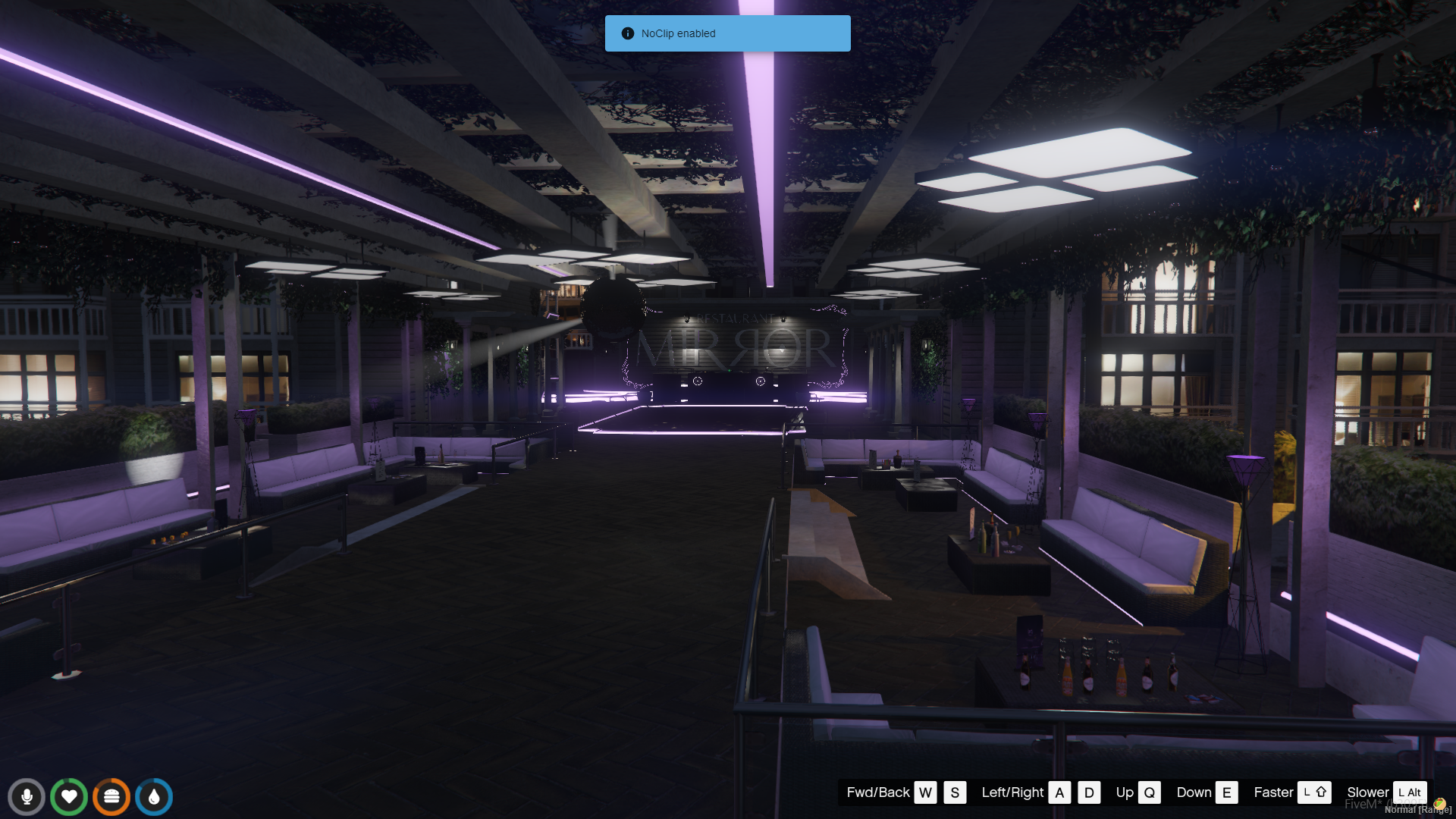Select the heart health status icon

coord(69,797)
